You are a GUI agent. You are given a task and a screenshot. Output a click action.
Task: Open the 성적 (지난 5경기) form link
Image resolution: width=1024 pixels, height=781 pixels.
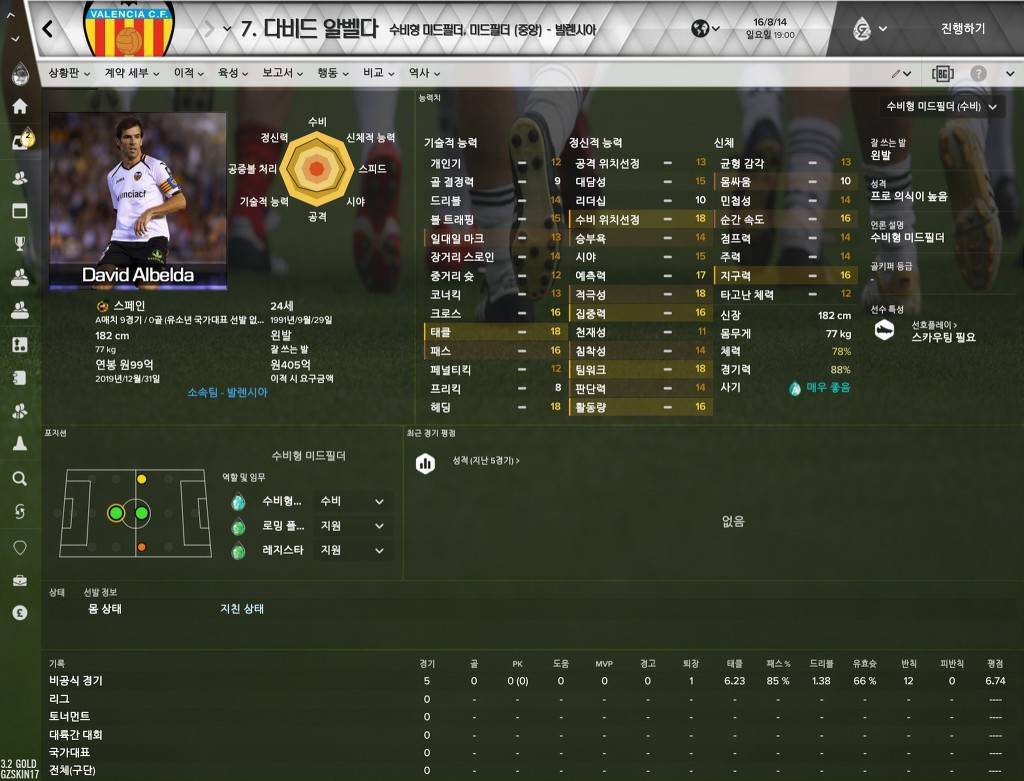tap(486, 460)
